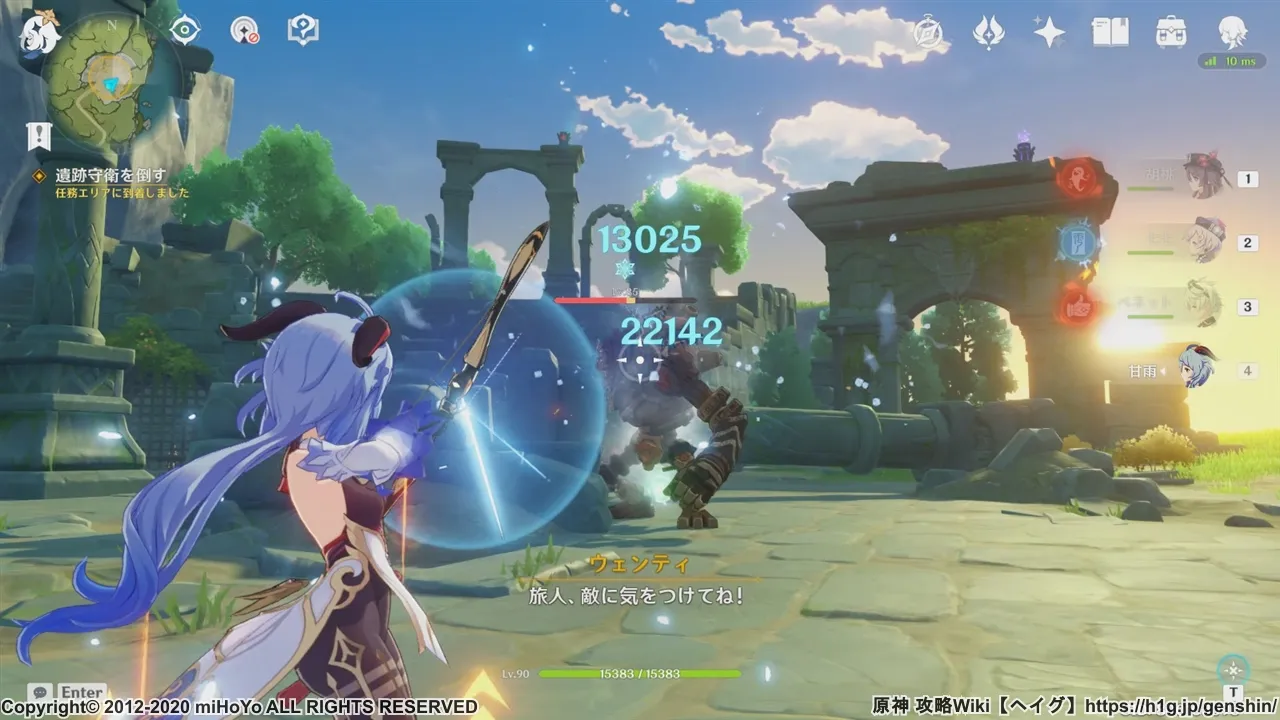Open the events compass icon

931,32
